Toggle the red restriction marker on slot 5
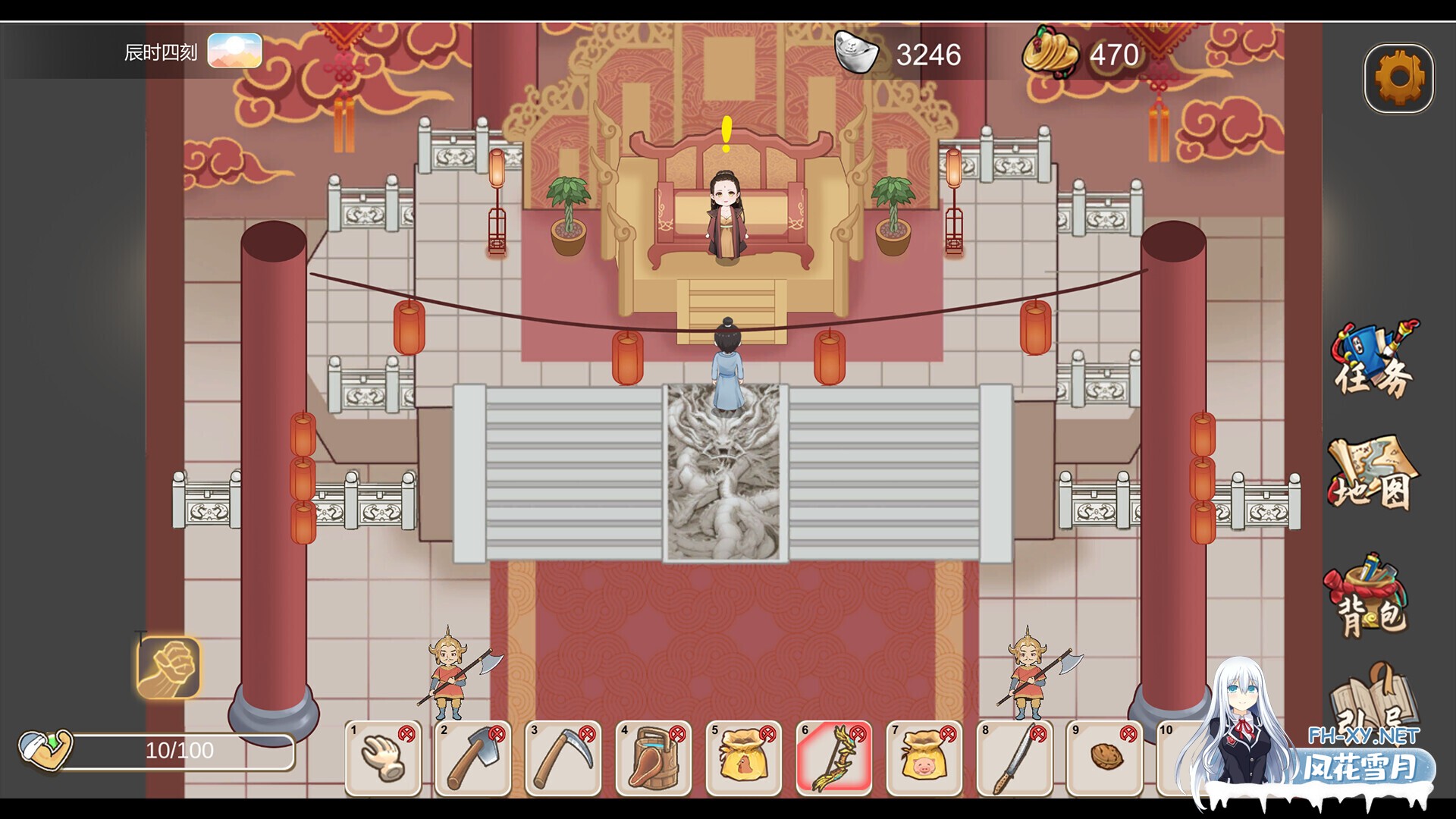Viewport: 1456px width, 819px height. [x=770, y=733]
